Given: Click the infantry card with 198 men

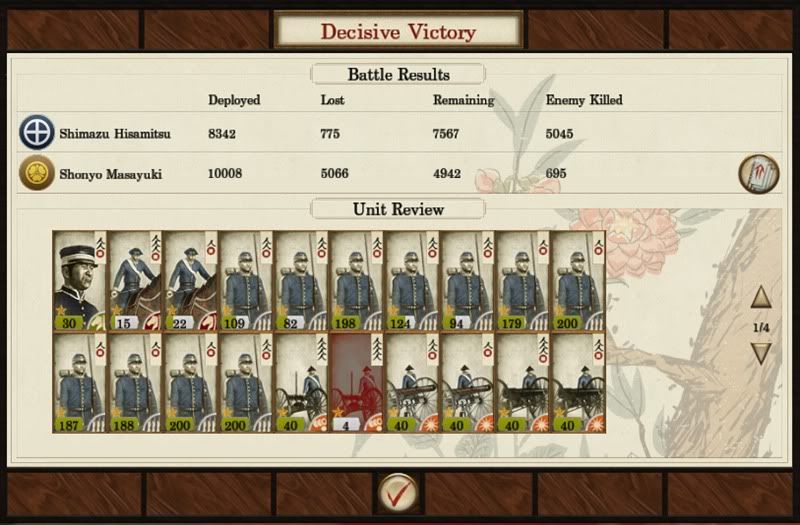Looking at the screenshot, I should [356, 280].
